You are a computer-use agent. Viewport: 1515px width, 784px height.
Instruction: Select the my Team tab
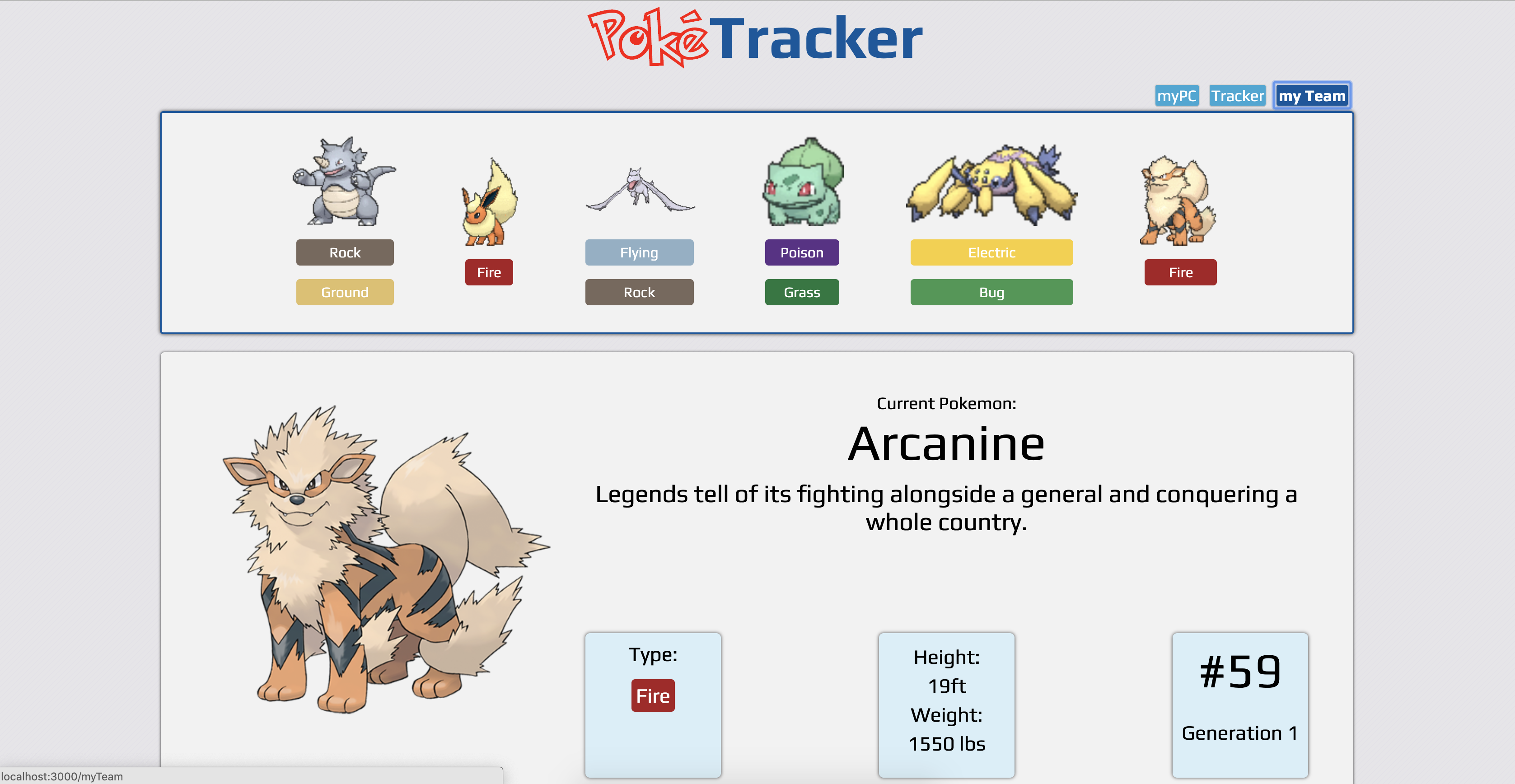click(x=1312, y=95)
